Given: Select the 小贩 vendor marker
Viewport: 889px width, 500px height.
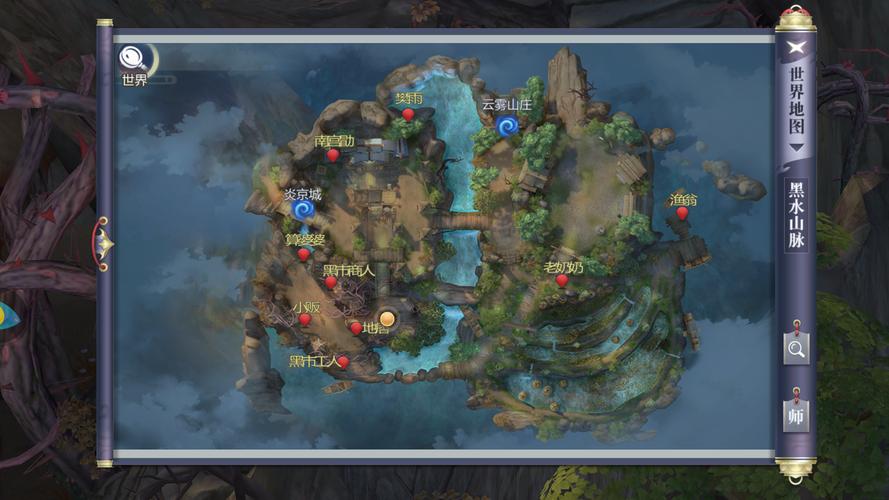Looking at the screenshot, I should (305, 320).
